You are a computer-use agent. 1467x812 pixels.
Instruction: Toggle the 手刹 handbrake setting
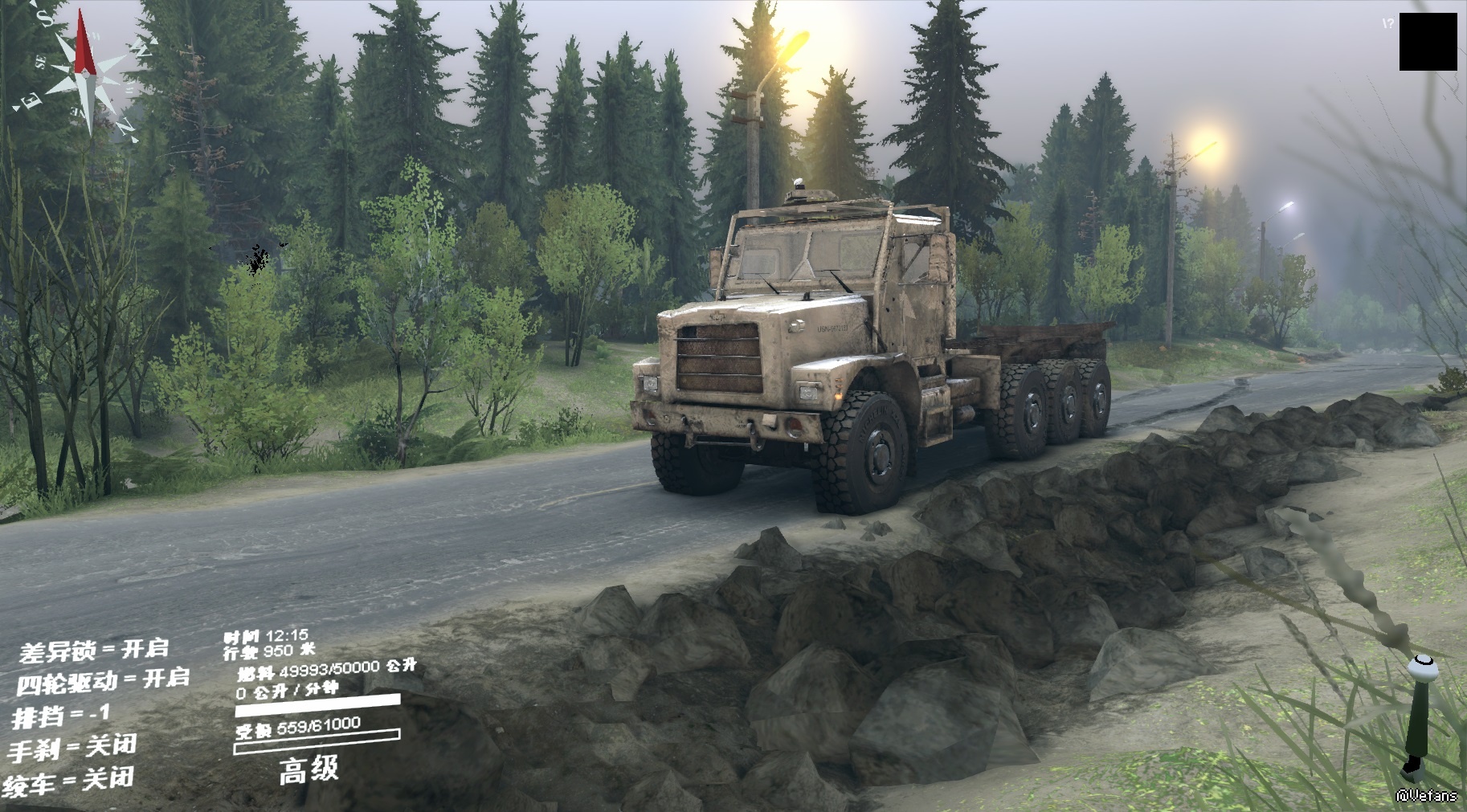pos(72,748)
